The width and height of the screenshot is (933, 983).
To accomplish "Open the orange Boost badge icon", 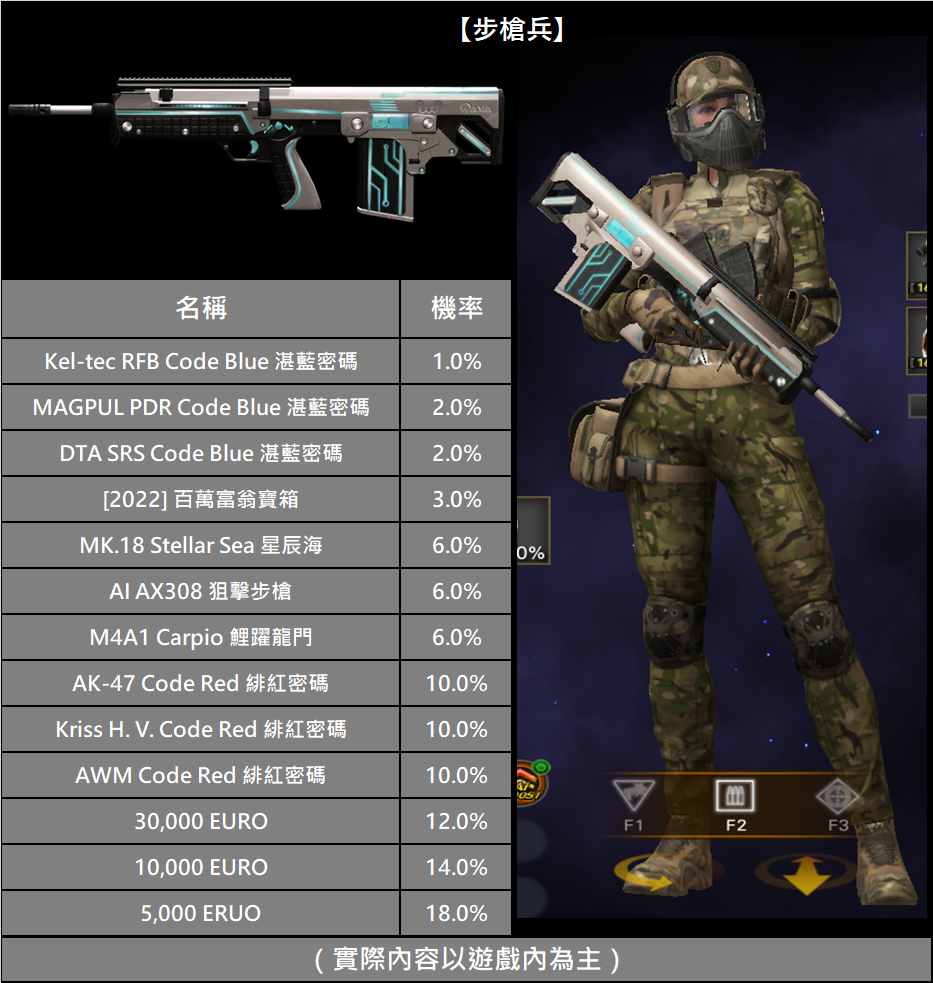I will tap(528, 784).
